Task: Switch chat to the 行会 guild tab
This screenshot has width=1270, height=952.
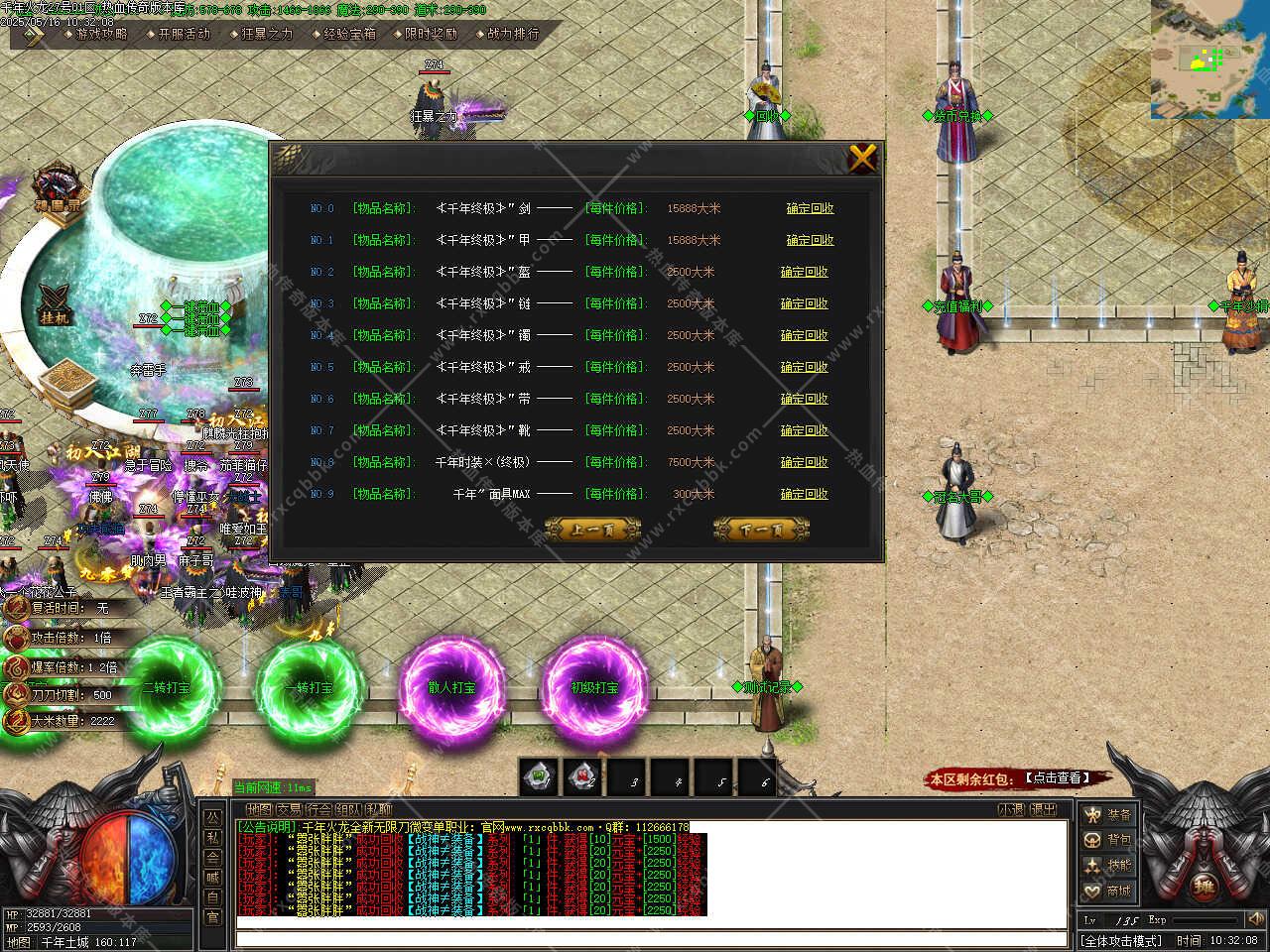Action: 318,810
